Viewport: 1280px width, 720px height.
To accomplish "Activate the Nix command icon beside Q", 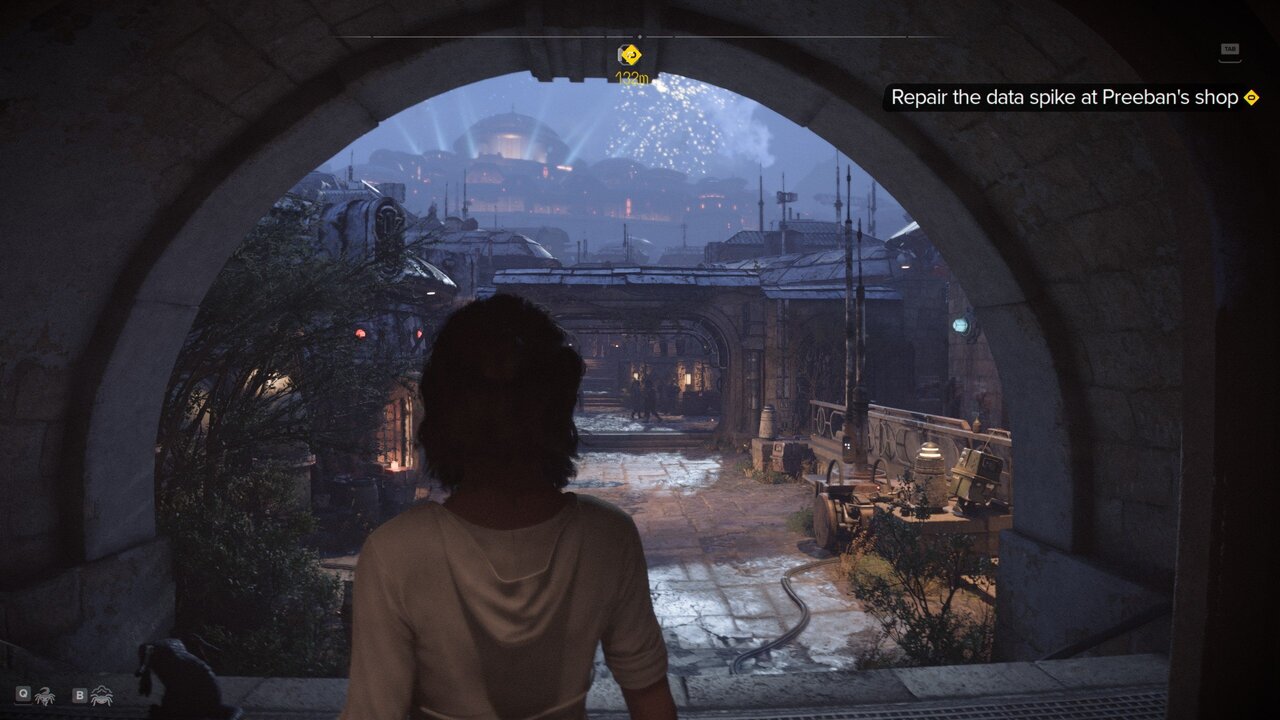I will pos(44,695).
